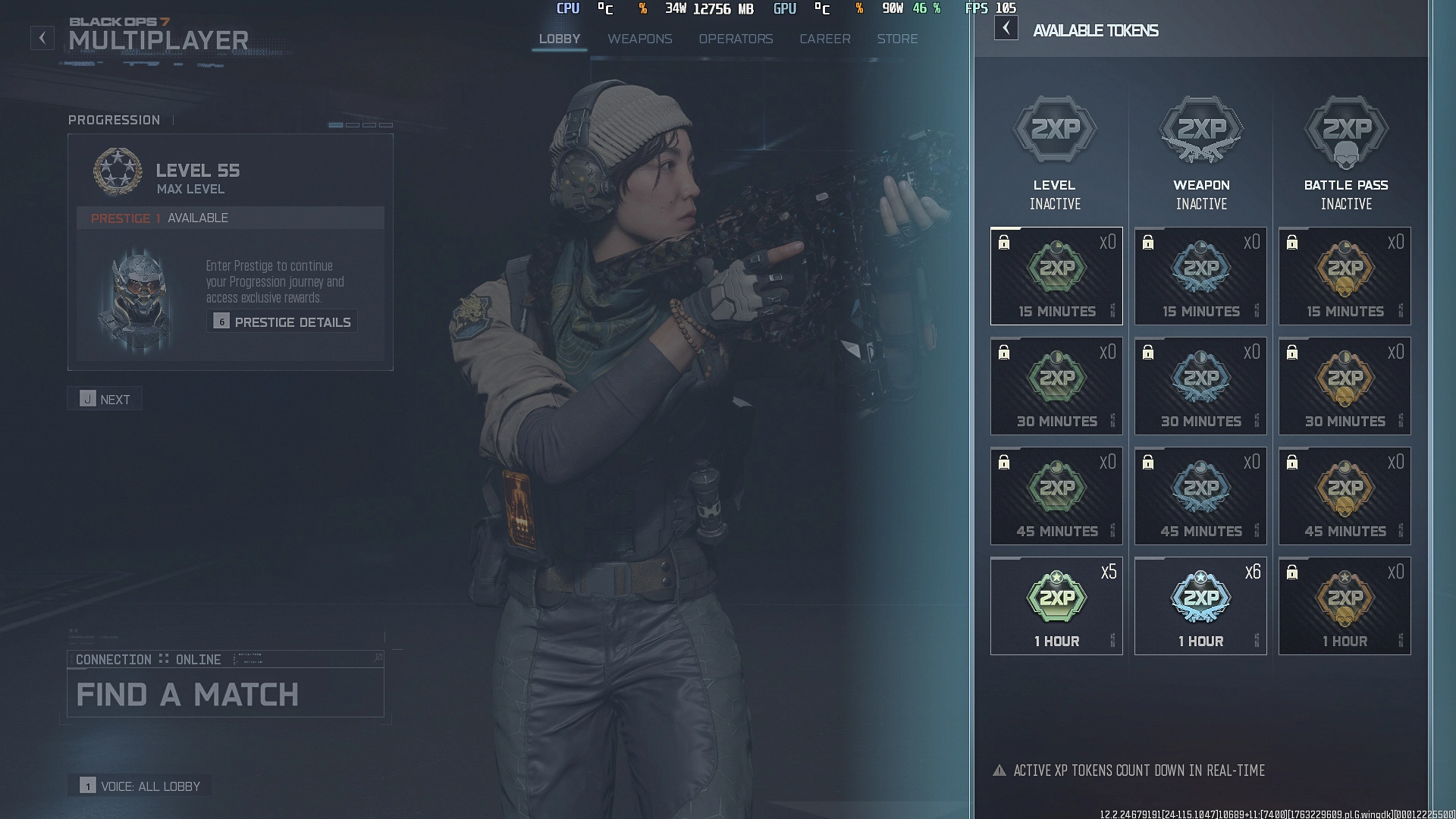Click the Level 2XP header emblem

(1056, 129)
